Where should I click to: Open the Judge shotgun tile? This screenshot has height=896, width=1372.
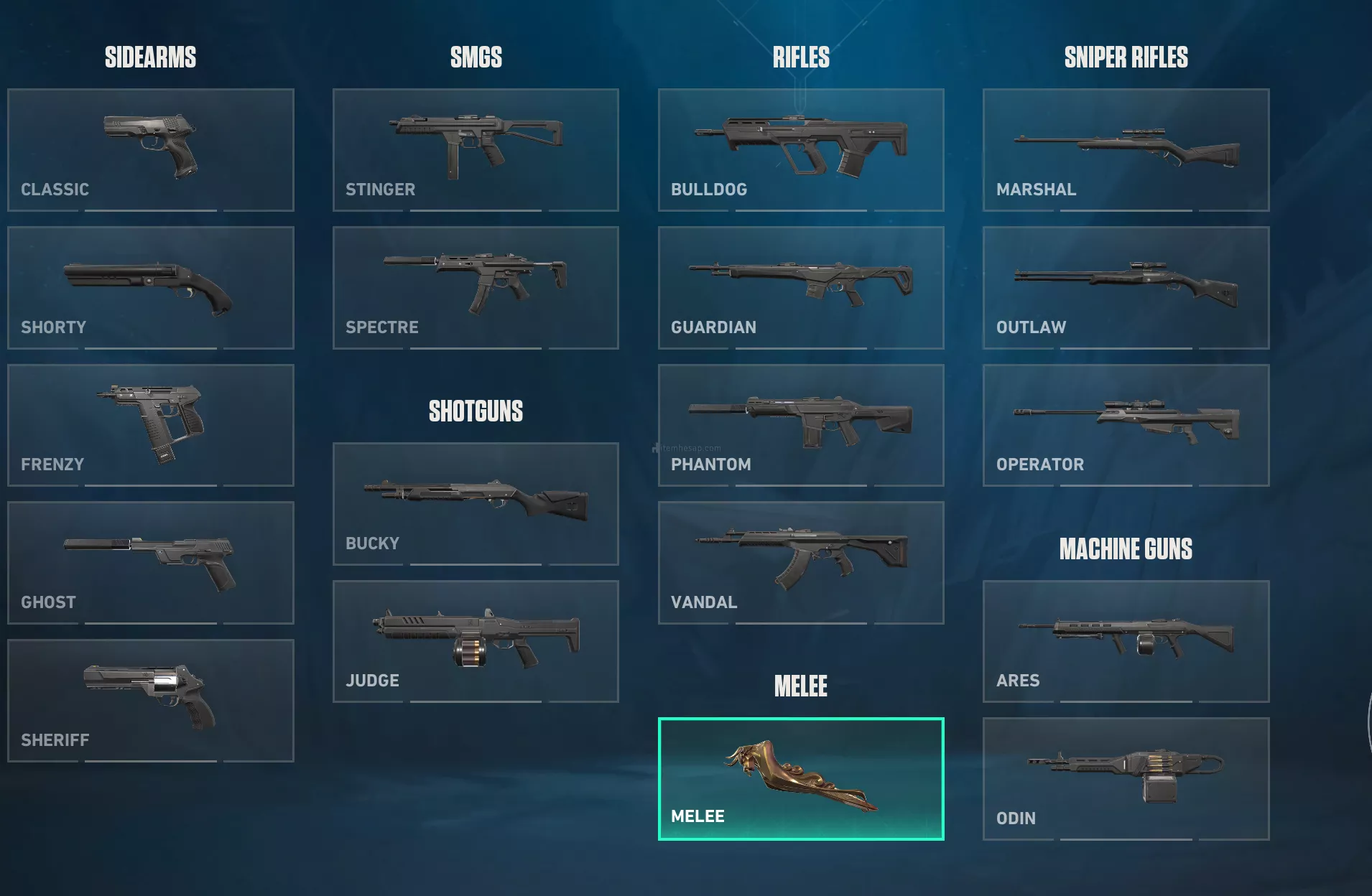click(x=476, y=641)
